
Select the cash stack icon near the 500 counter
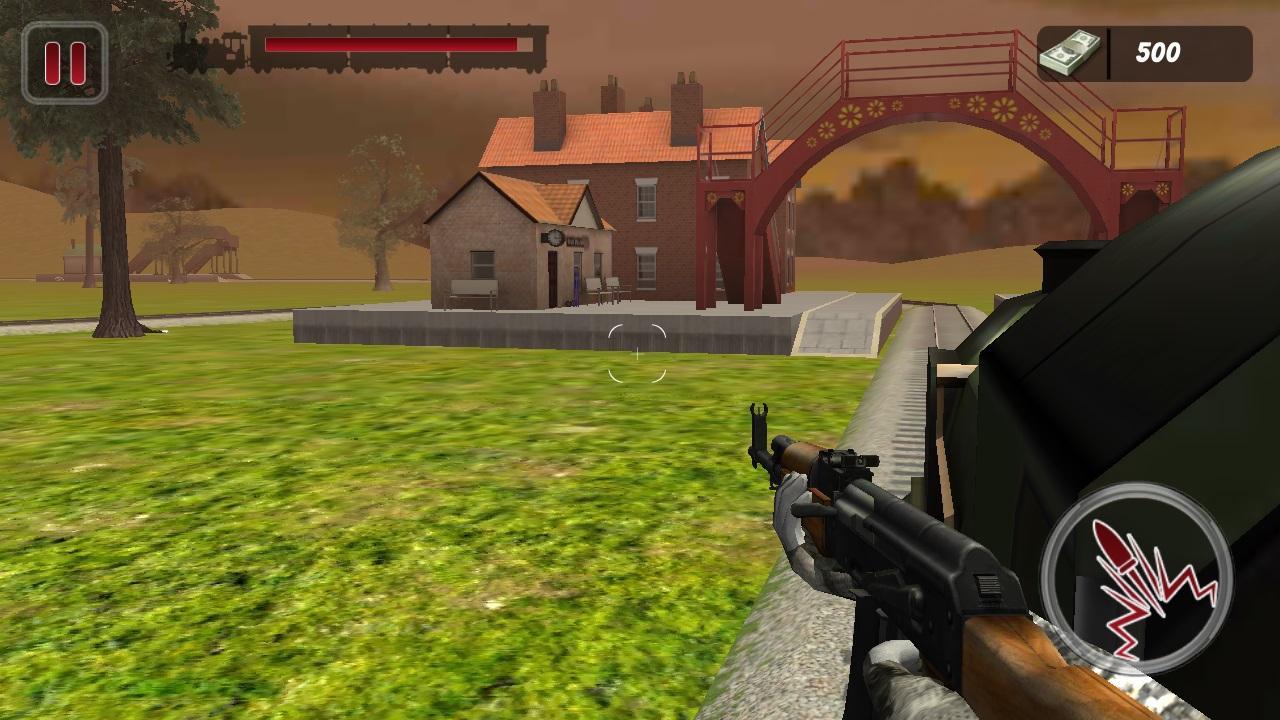1069,49
